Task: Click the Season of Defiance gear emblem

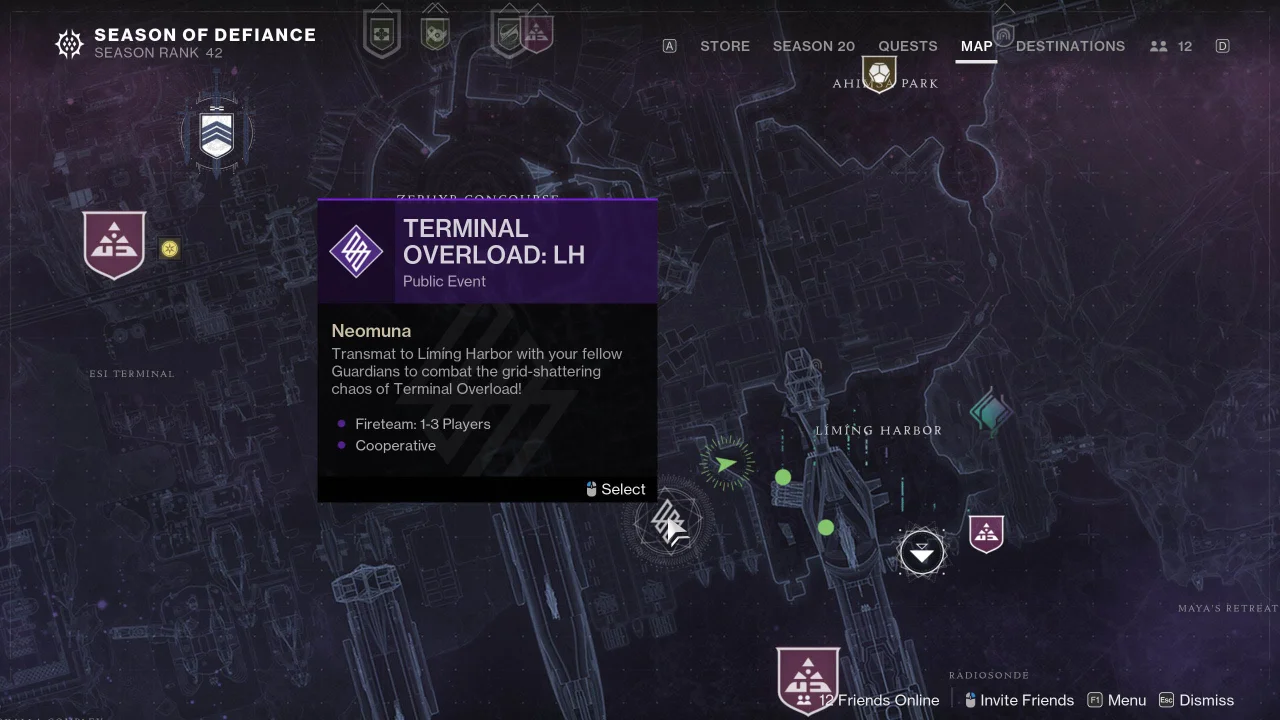Action: (68, 44)
